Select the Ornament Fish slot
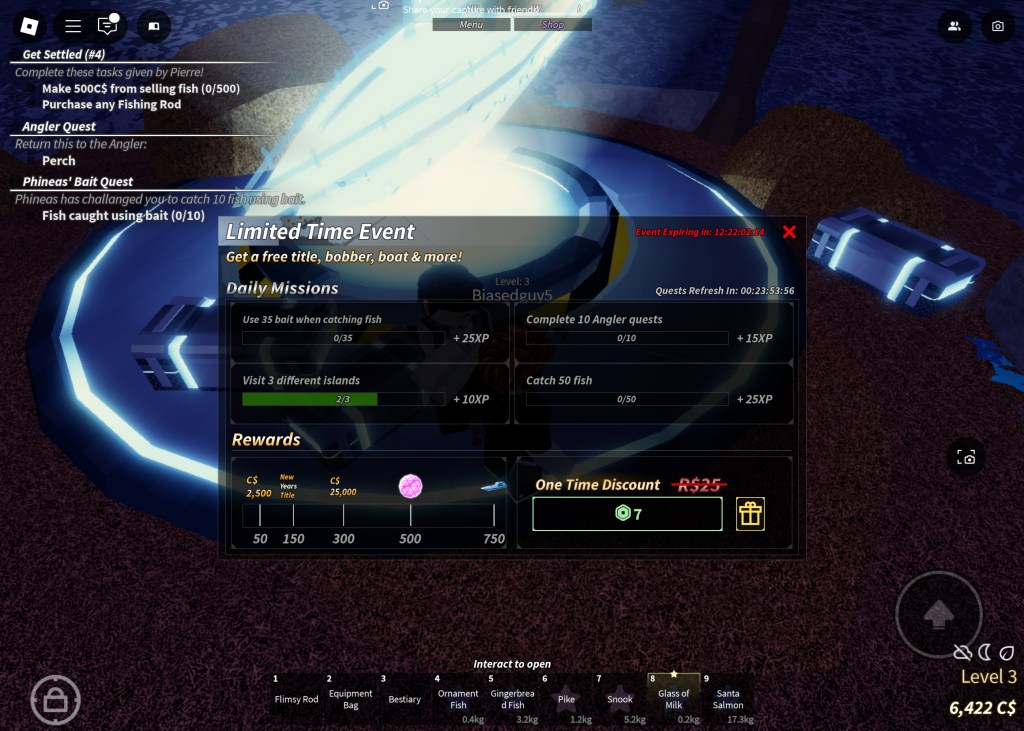 [x=458, y=698]
